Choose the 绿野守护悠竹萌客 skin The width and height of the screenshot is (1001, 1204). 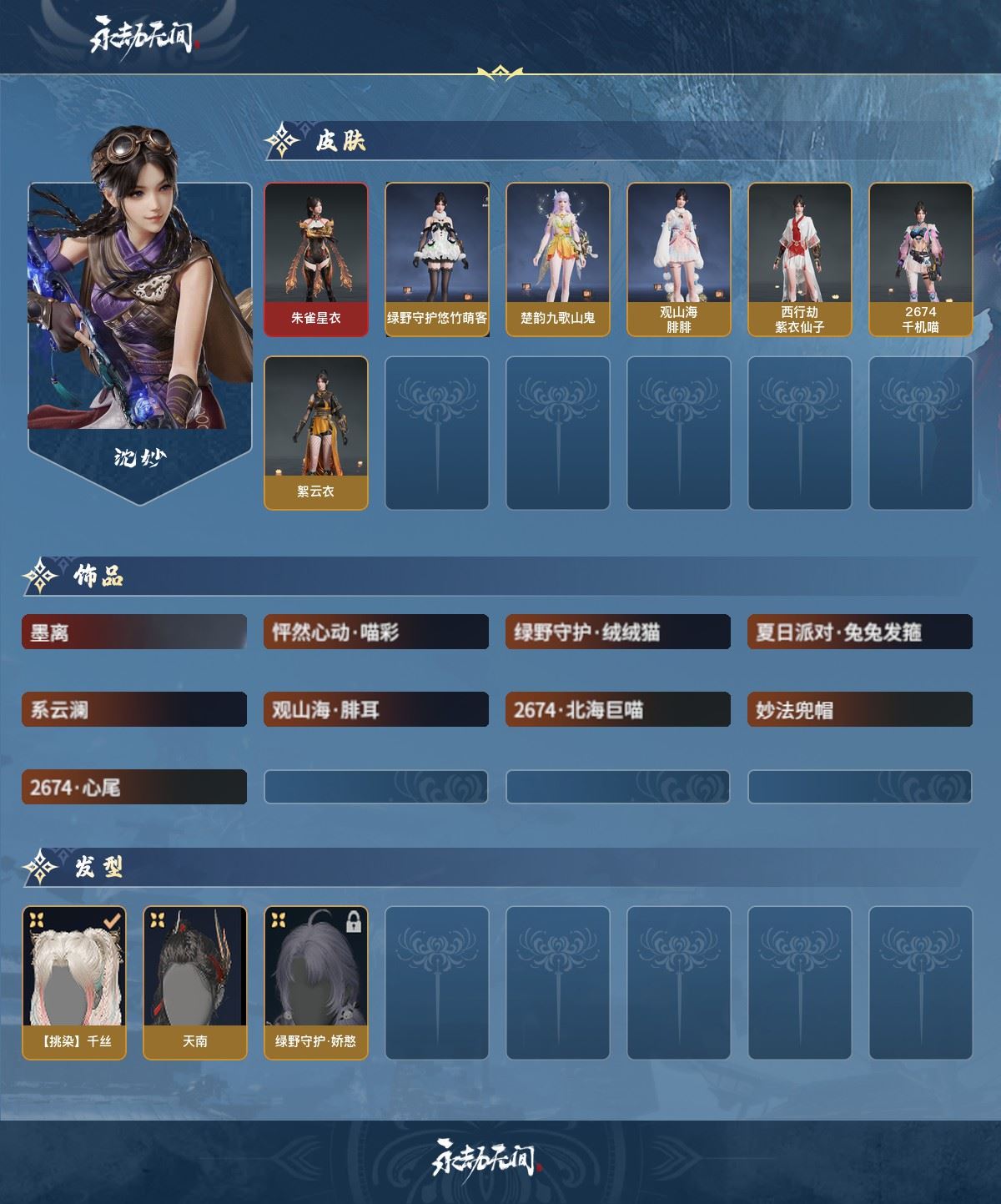coord(437,259)
